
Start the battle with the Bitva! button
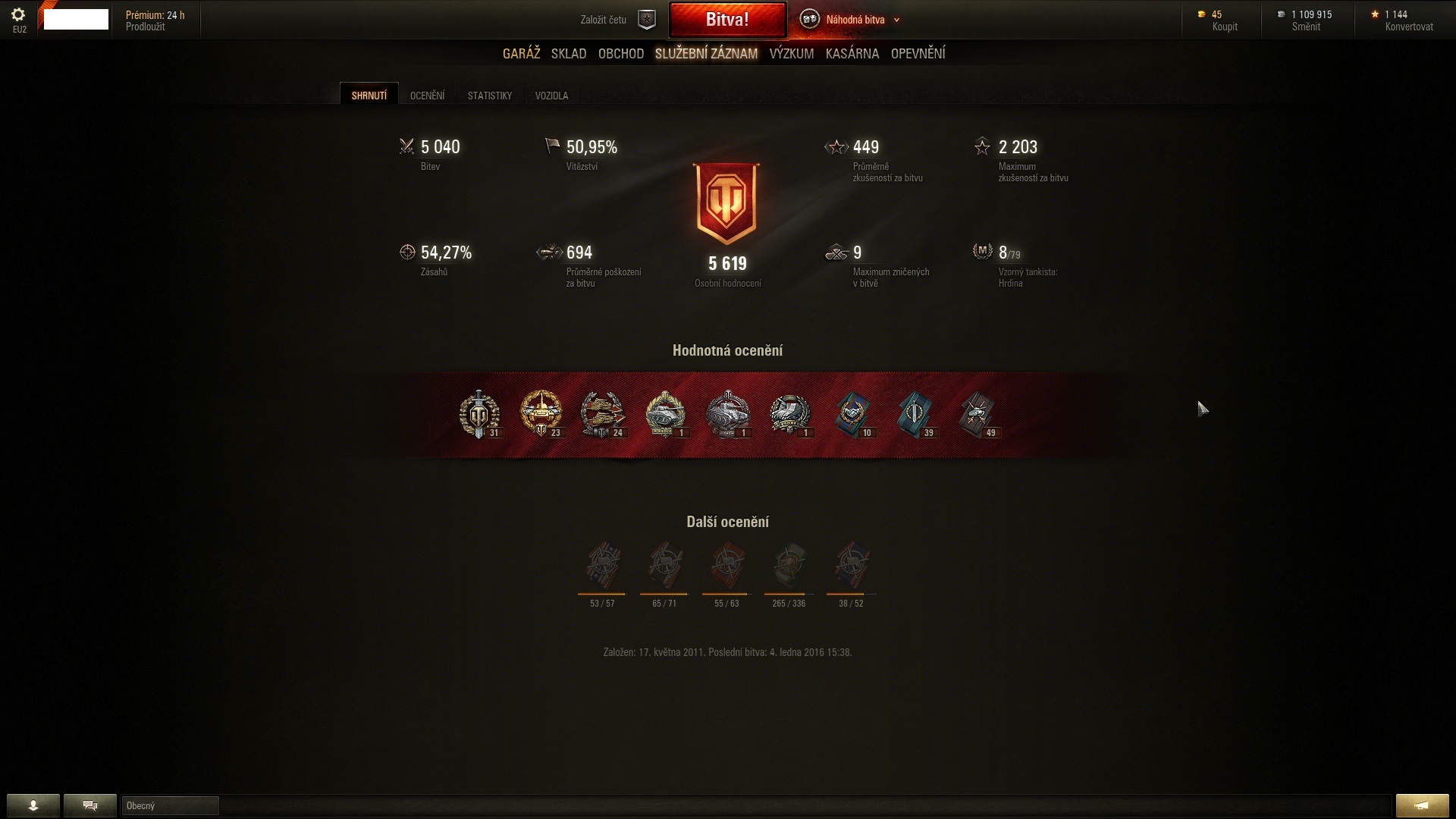click(x=727, y=20)
